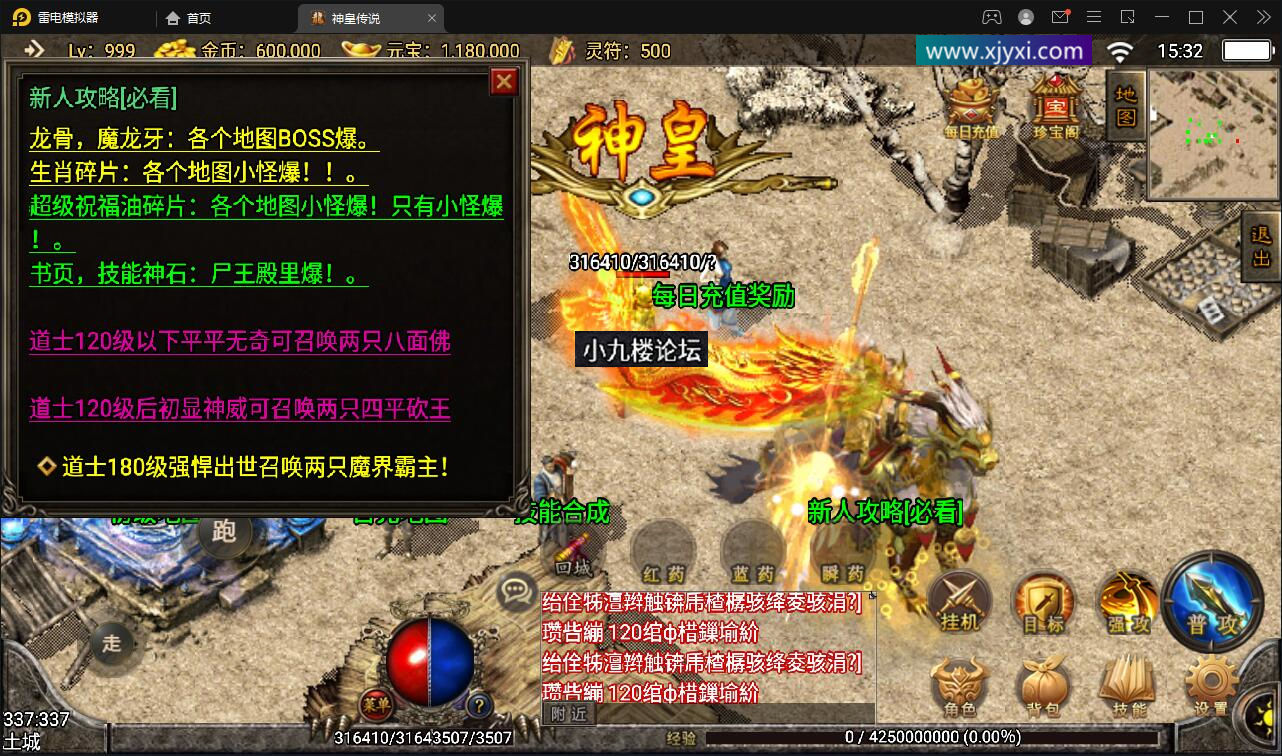Toggle the chat bubble on the left

tap(516, 591)
